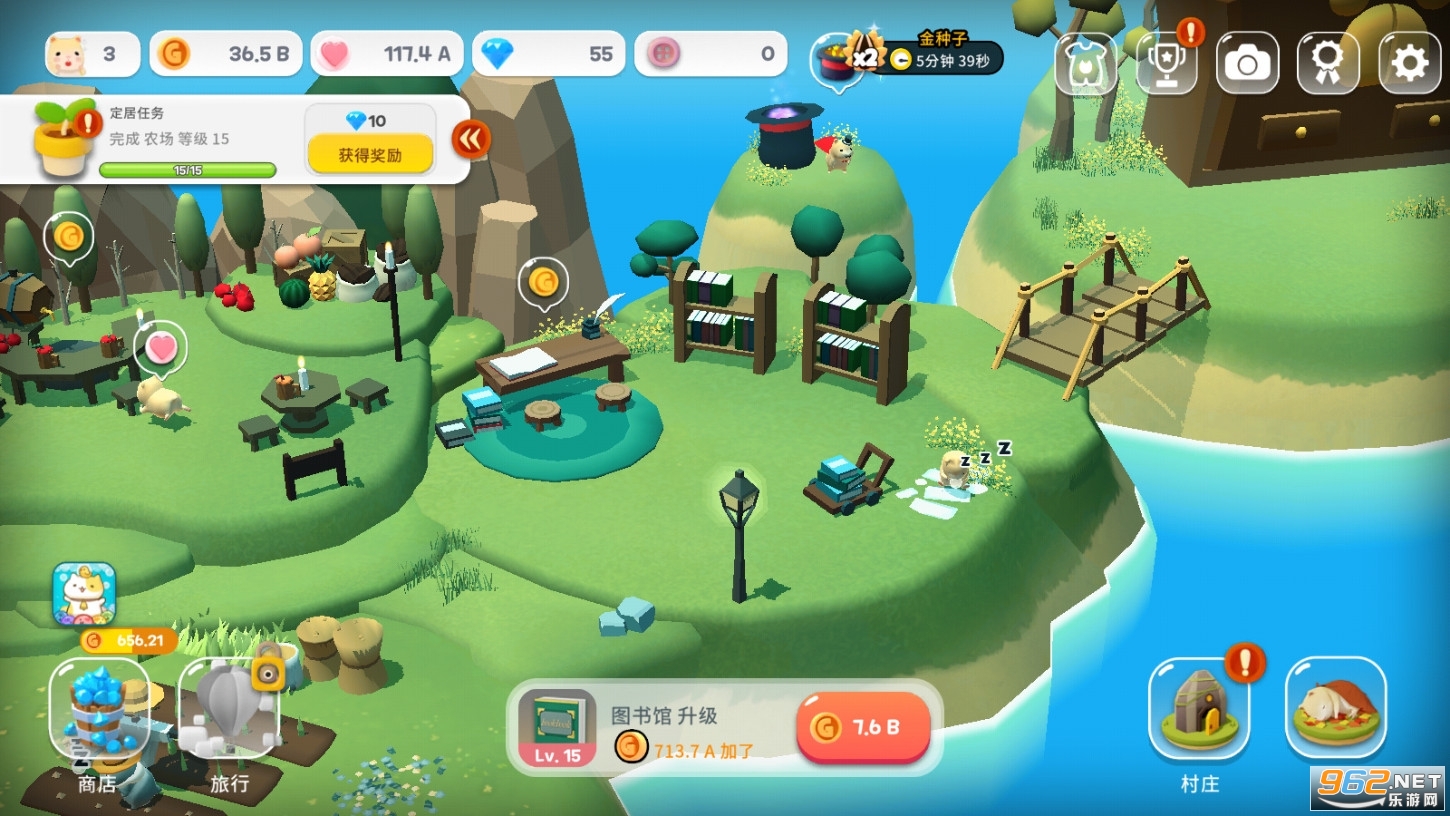
Task: Collect the coin bubble near the barrel
Action: [69, 237]
